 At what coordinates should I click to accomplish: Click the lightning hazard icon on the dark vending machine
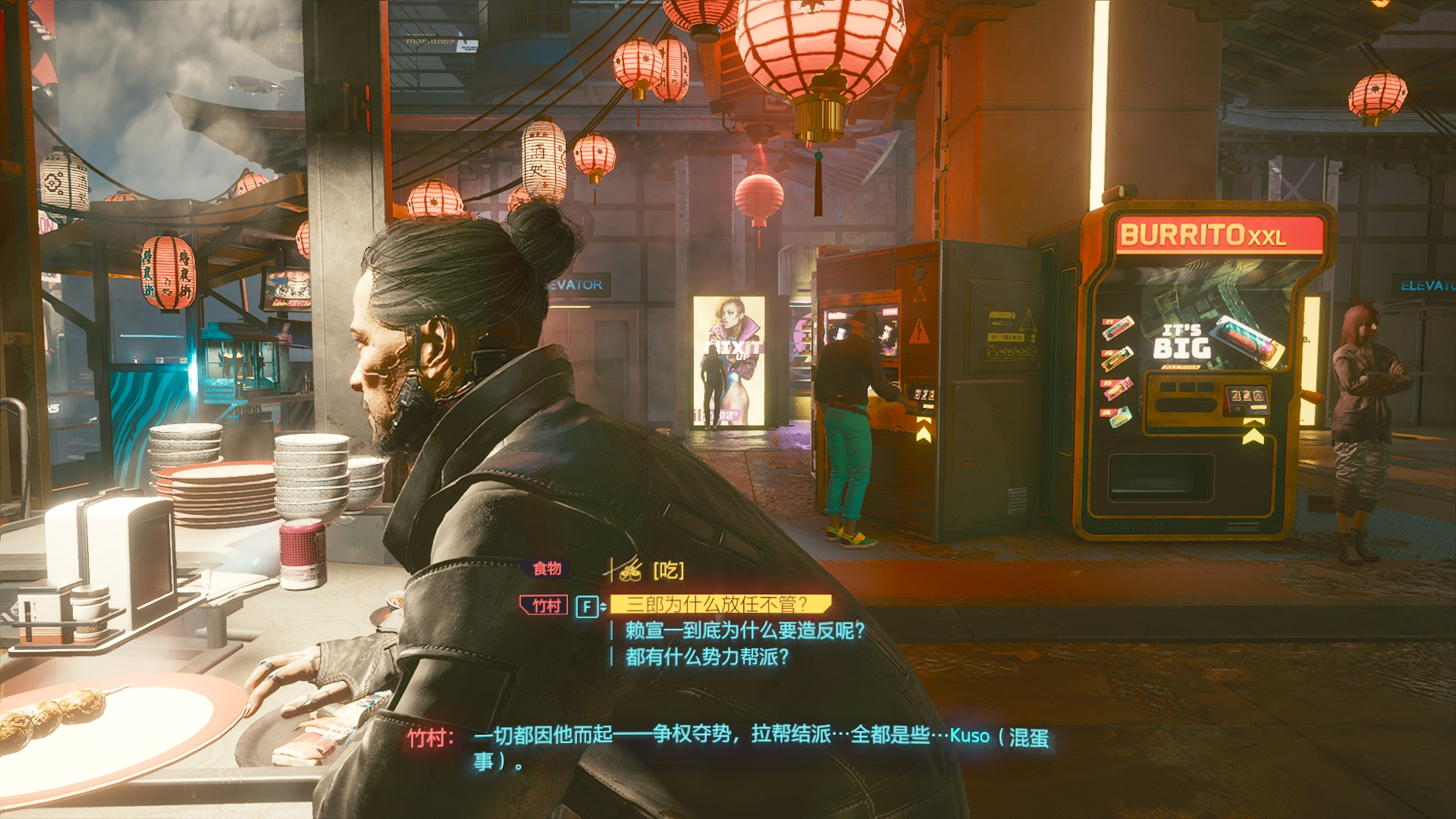918,333
